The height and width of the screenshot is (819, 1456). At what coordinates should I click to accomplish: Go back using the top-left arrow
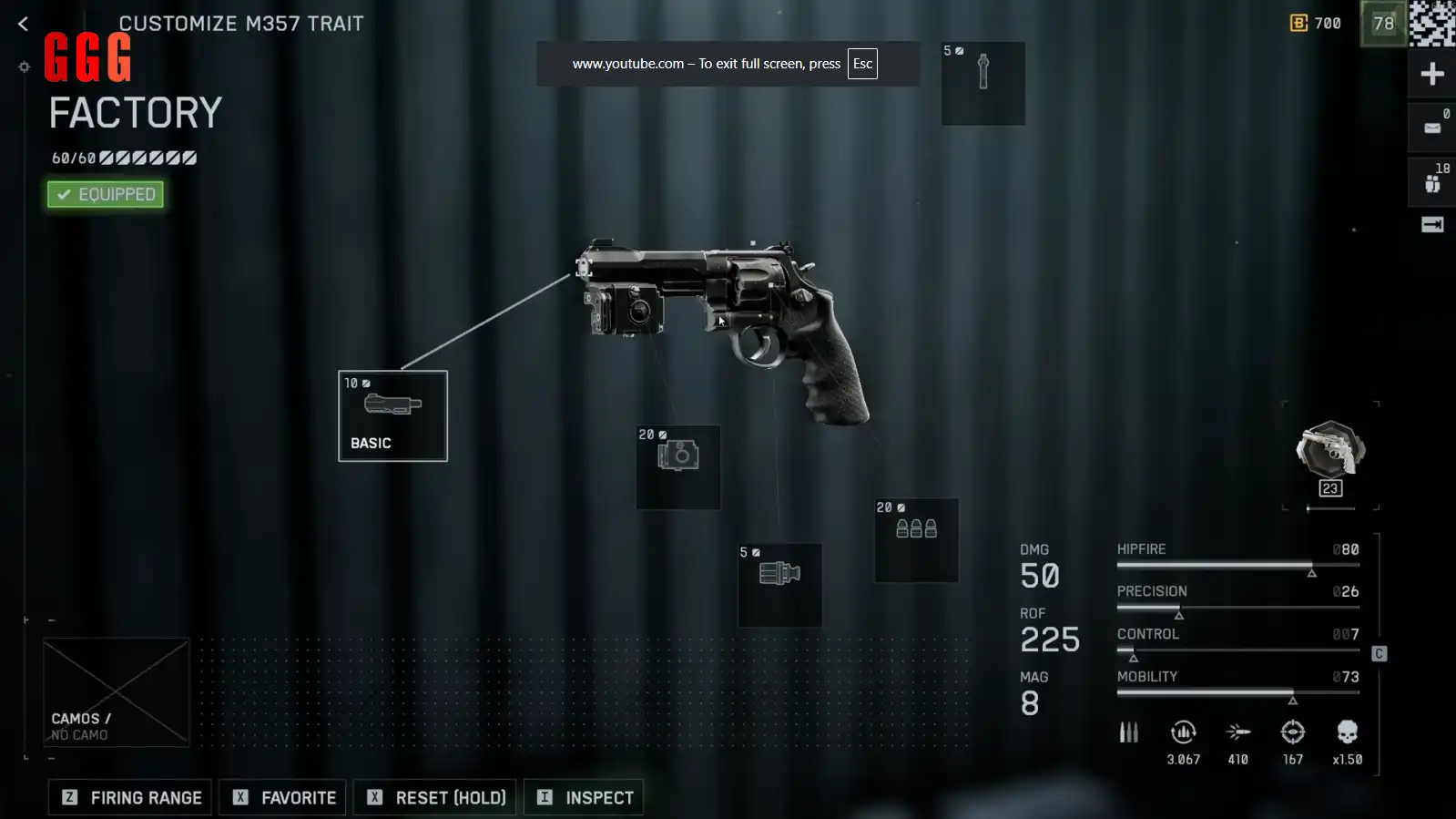coord(24,25)
